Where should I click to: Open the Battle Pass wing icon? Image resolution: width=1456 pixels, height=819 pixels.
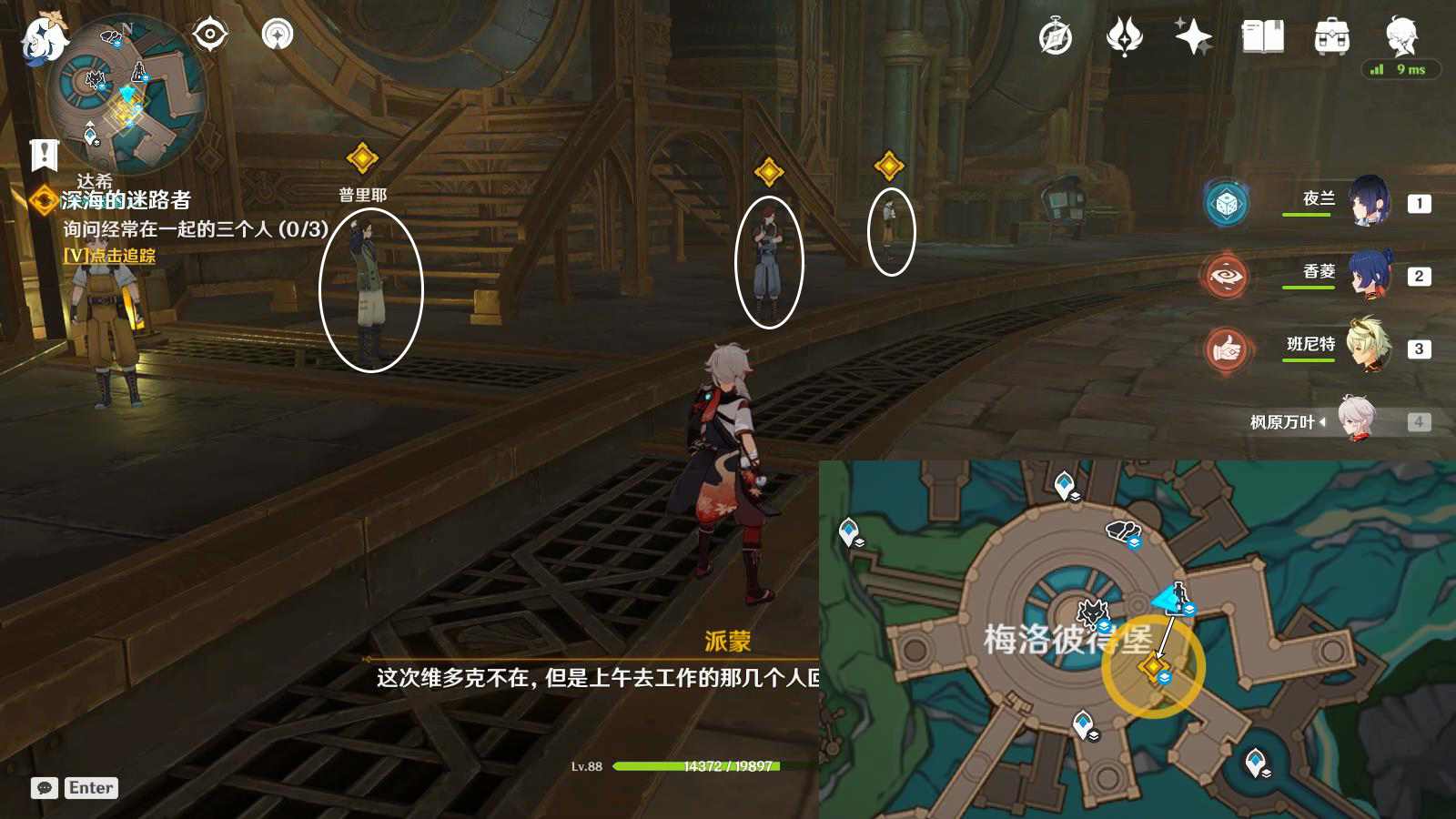pyautogui.click(x=1126, y=36)
